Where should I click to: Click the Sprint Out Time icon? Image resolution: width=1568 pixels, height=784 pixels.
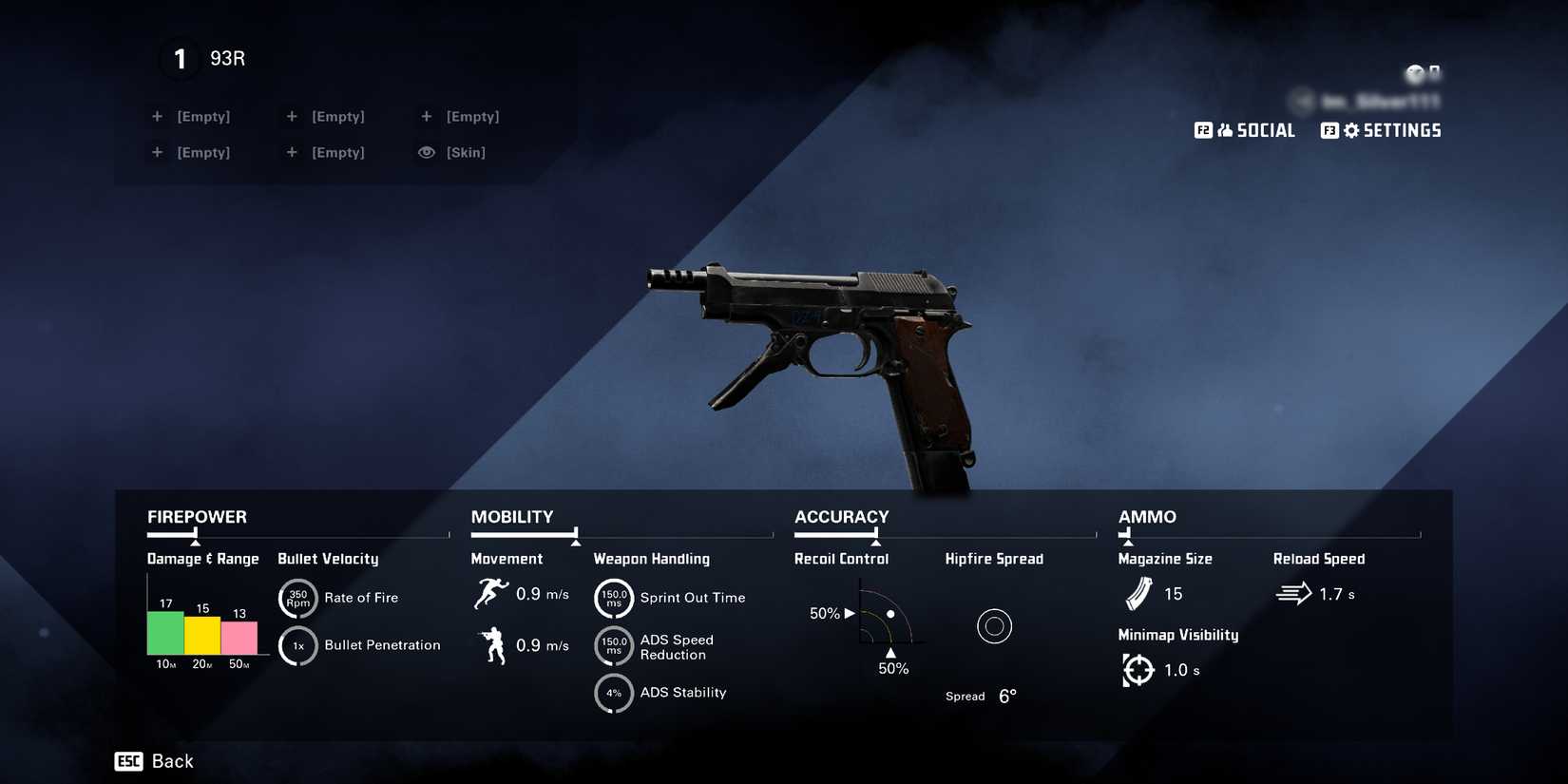pyautogui.click(x=614, y=599)
